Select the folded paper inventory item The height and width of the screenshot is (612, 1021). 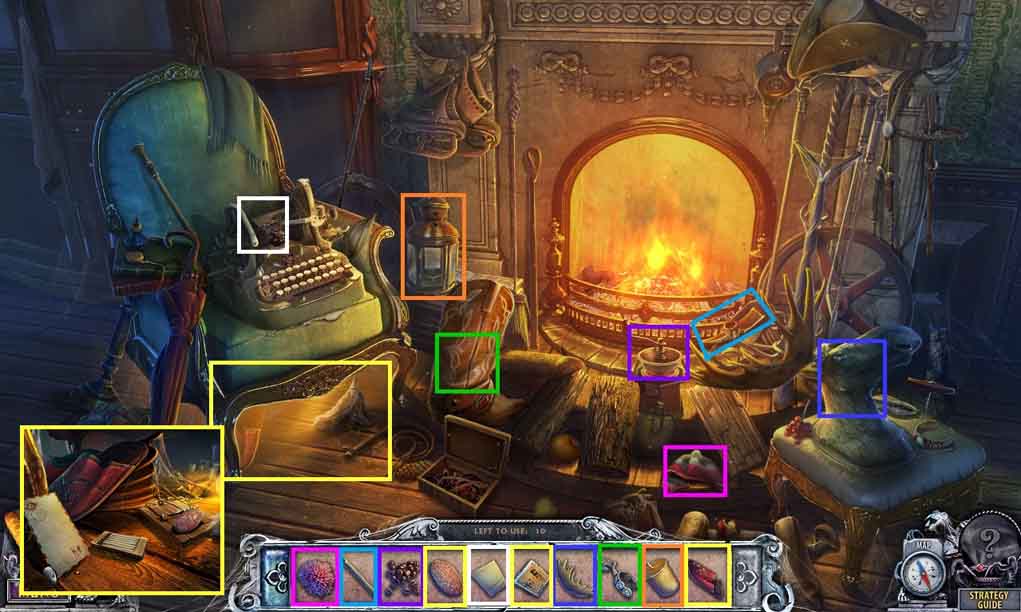[488, 575]
